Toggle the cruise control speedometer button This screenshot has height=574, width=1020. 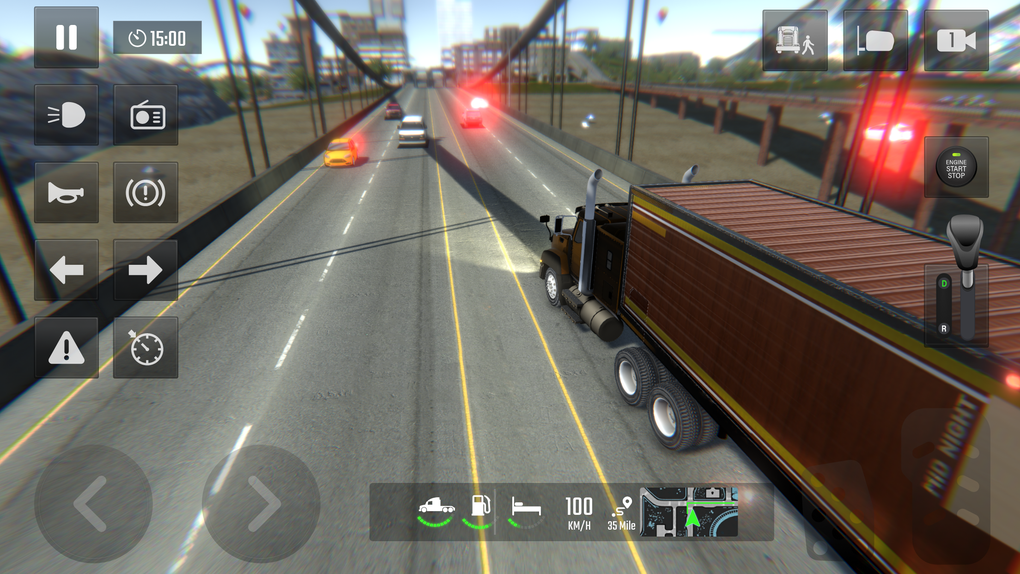pos(146,348)
